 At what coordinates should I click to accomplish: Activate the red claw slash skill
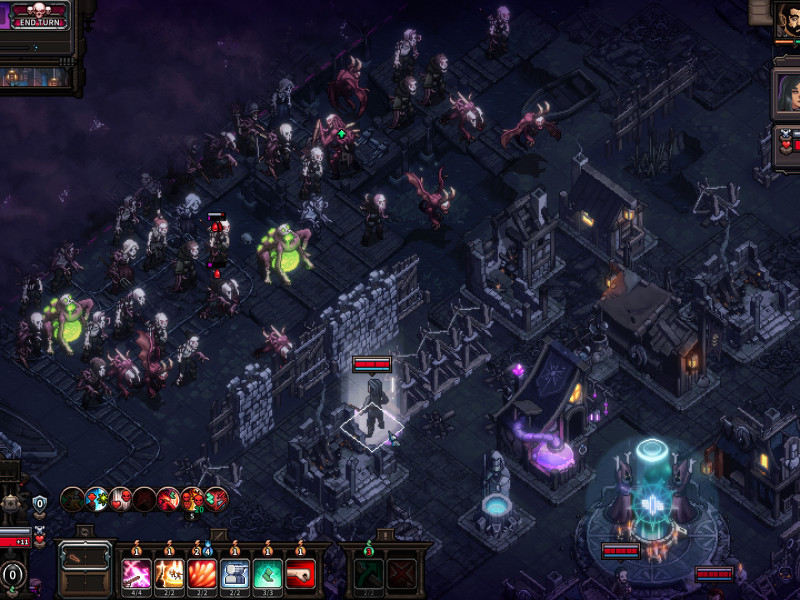click(202, 573)
